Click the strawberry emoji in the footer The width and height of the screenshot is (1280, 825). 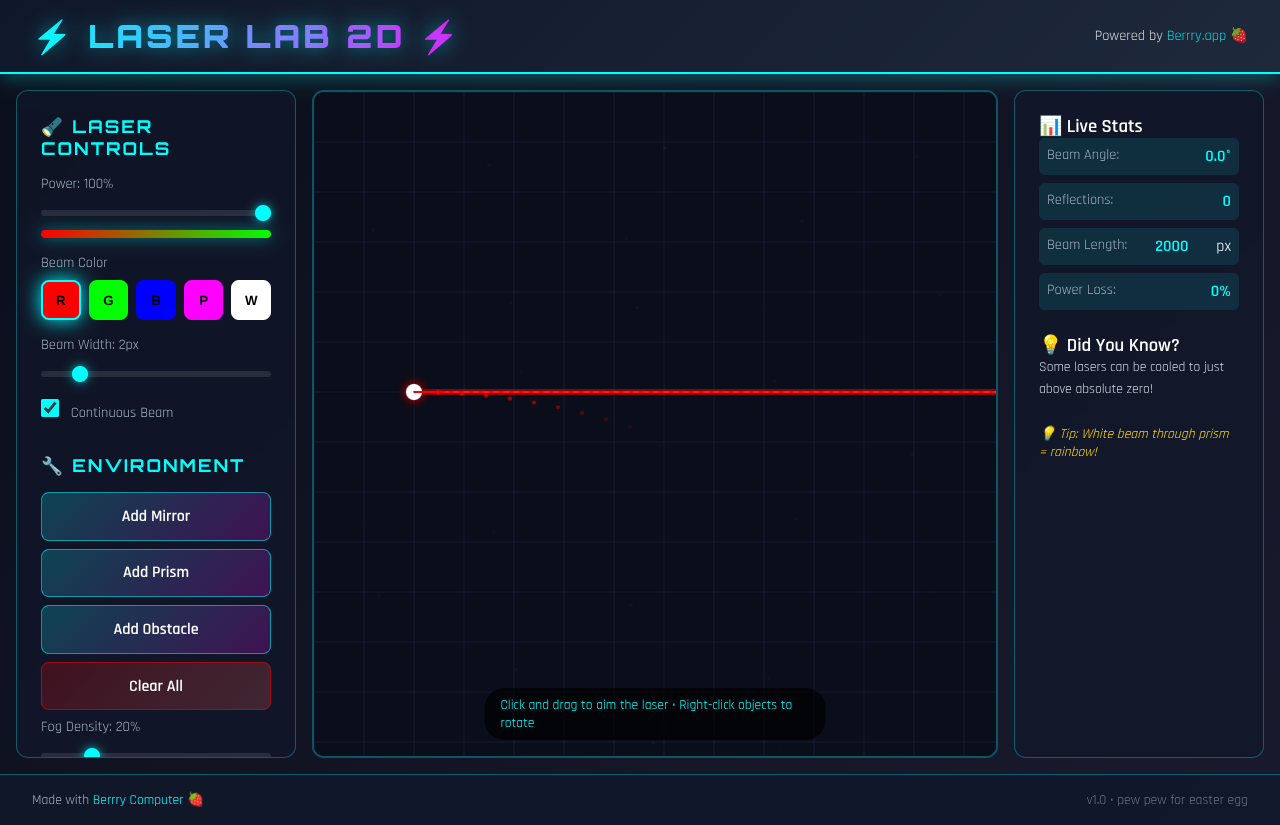(x=196, y=799)
